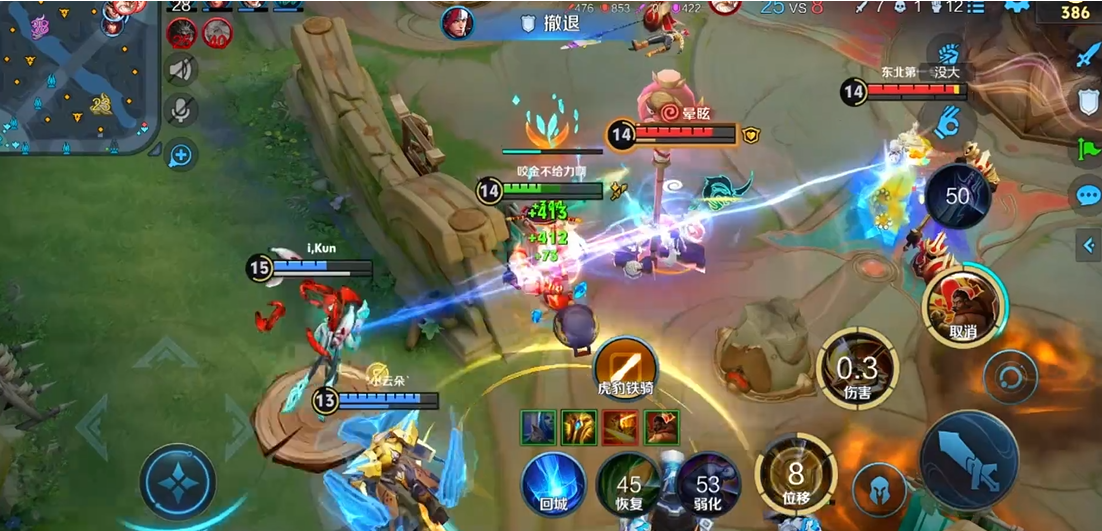Activate the 伤害 damage ability
This screenshot has height=531, width=1102.
tap(857, 368)
